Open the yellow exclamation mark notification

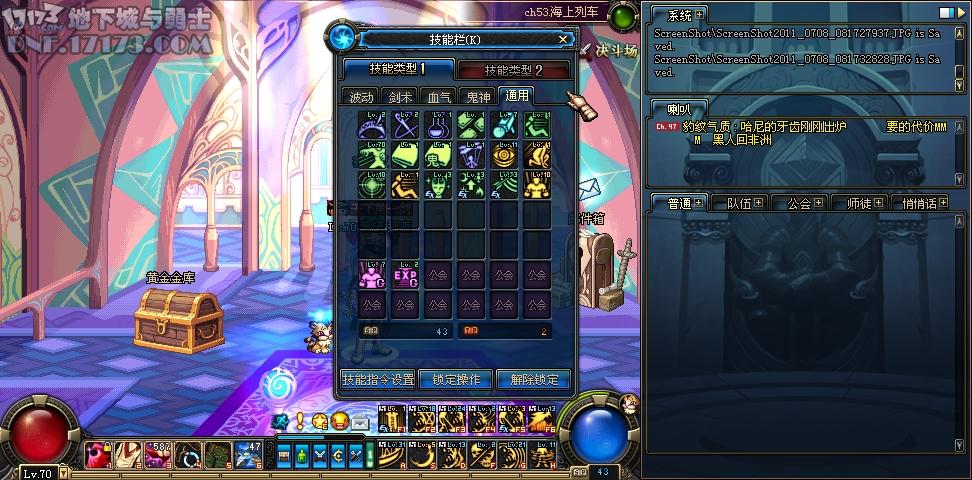300,421
